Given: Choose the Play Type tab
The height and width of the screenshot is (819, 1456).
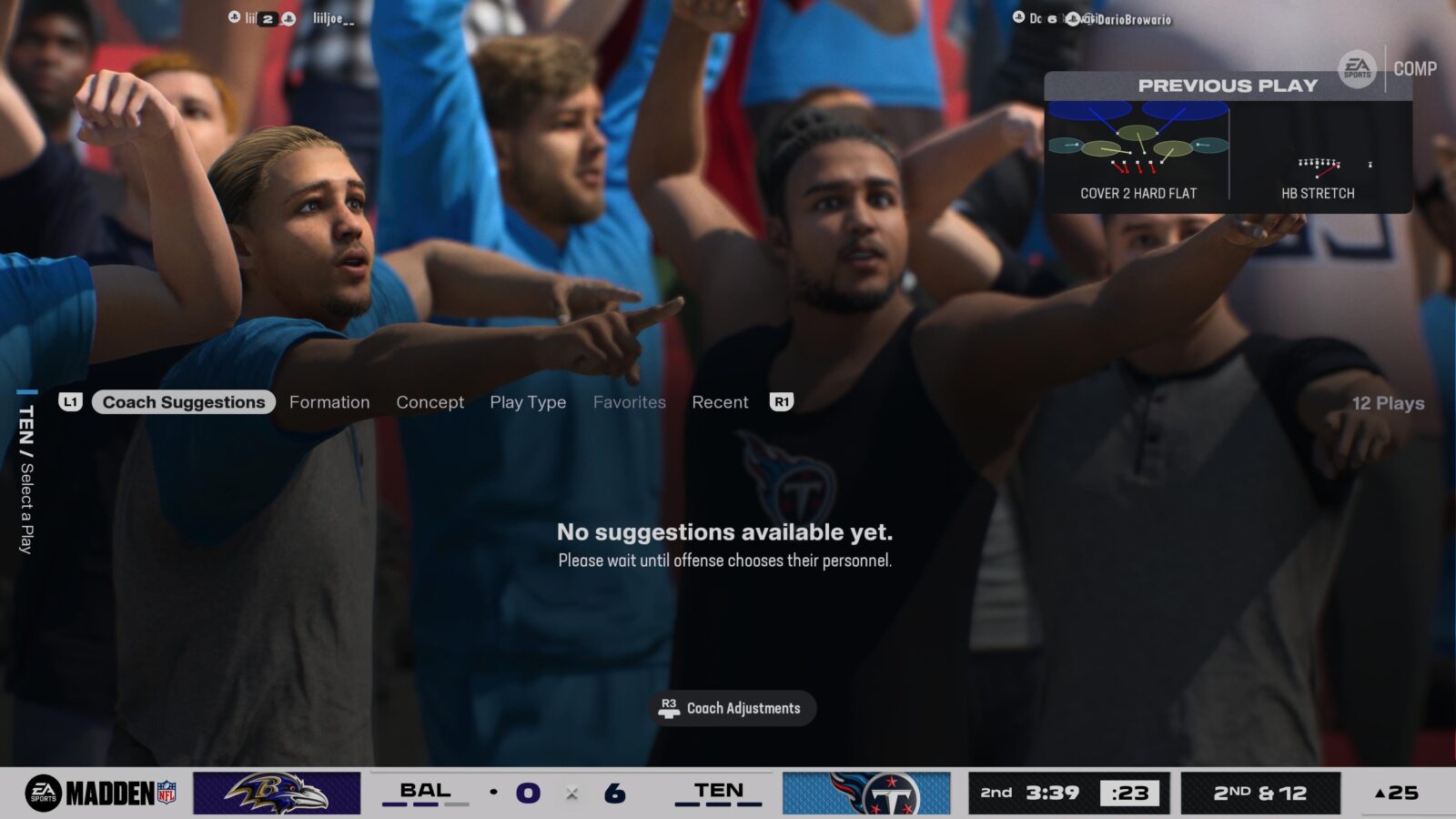Looking at the screenshot, I should (528, 402).
